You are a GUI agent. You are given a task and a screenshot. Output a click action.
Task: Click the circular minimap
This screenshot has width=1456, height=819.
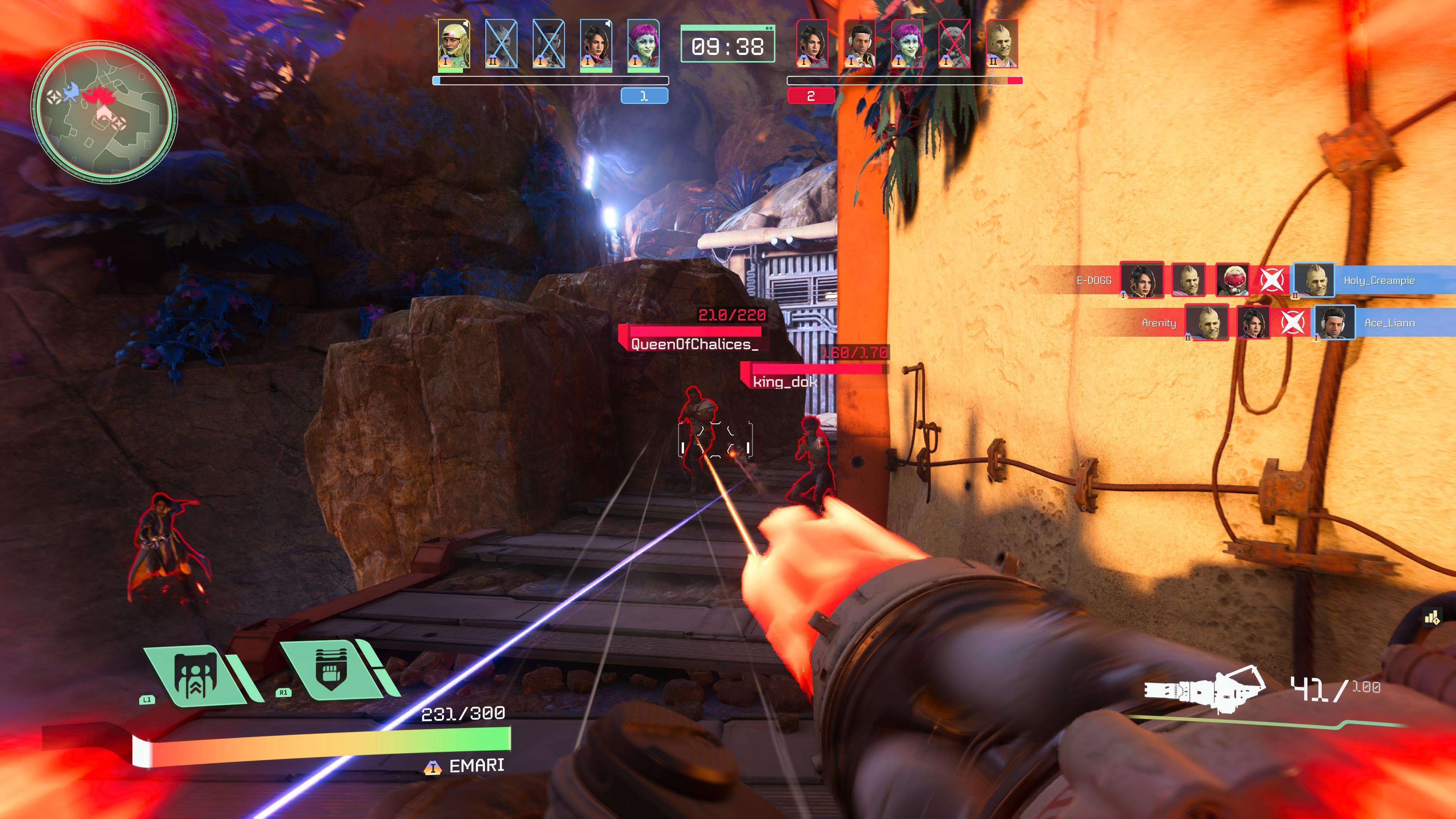(x=104, y=111)
